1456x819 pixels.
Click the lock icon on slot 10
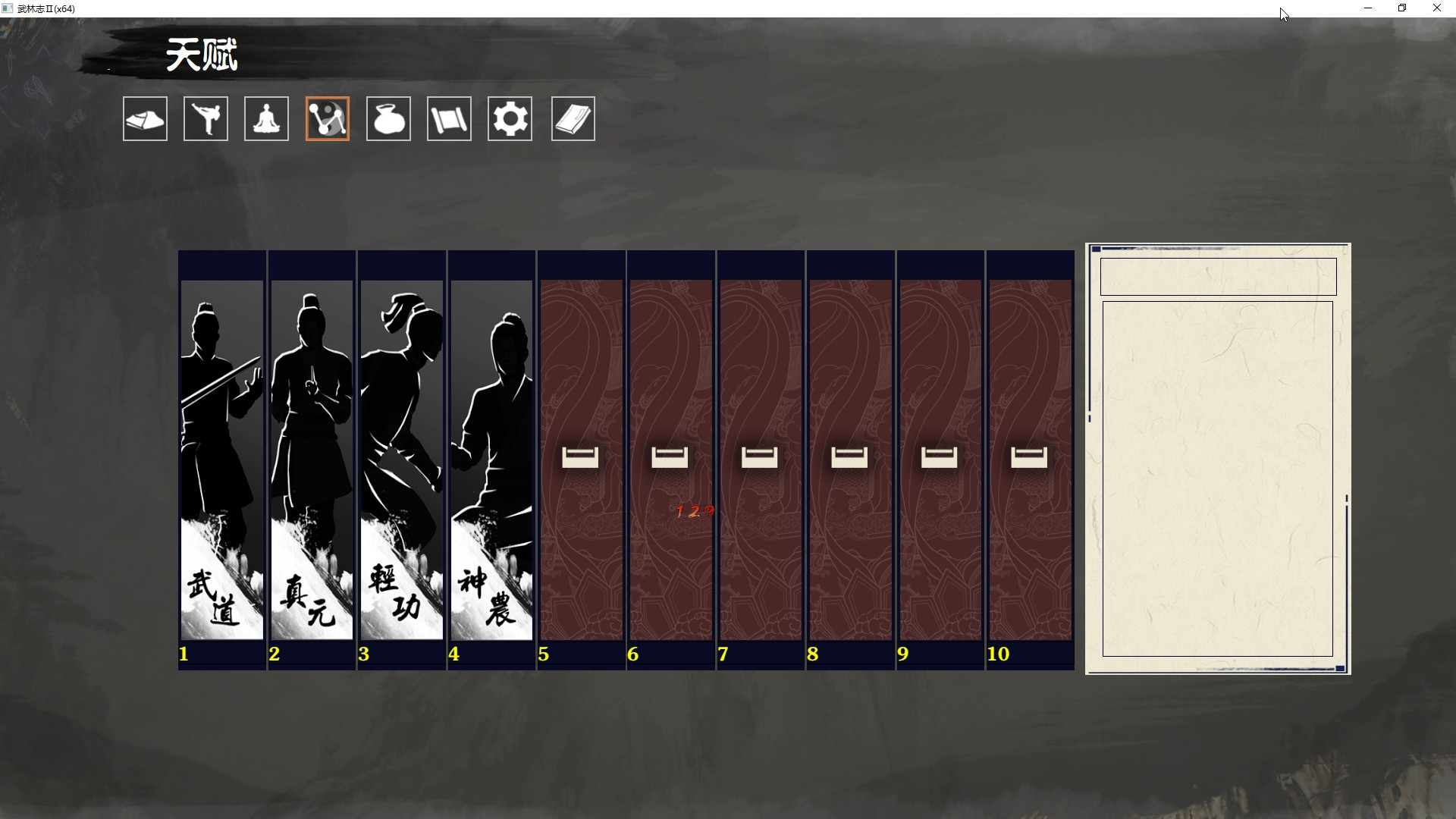(x=1028, y=457)
